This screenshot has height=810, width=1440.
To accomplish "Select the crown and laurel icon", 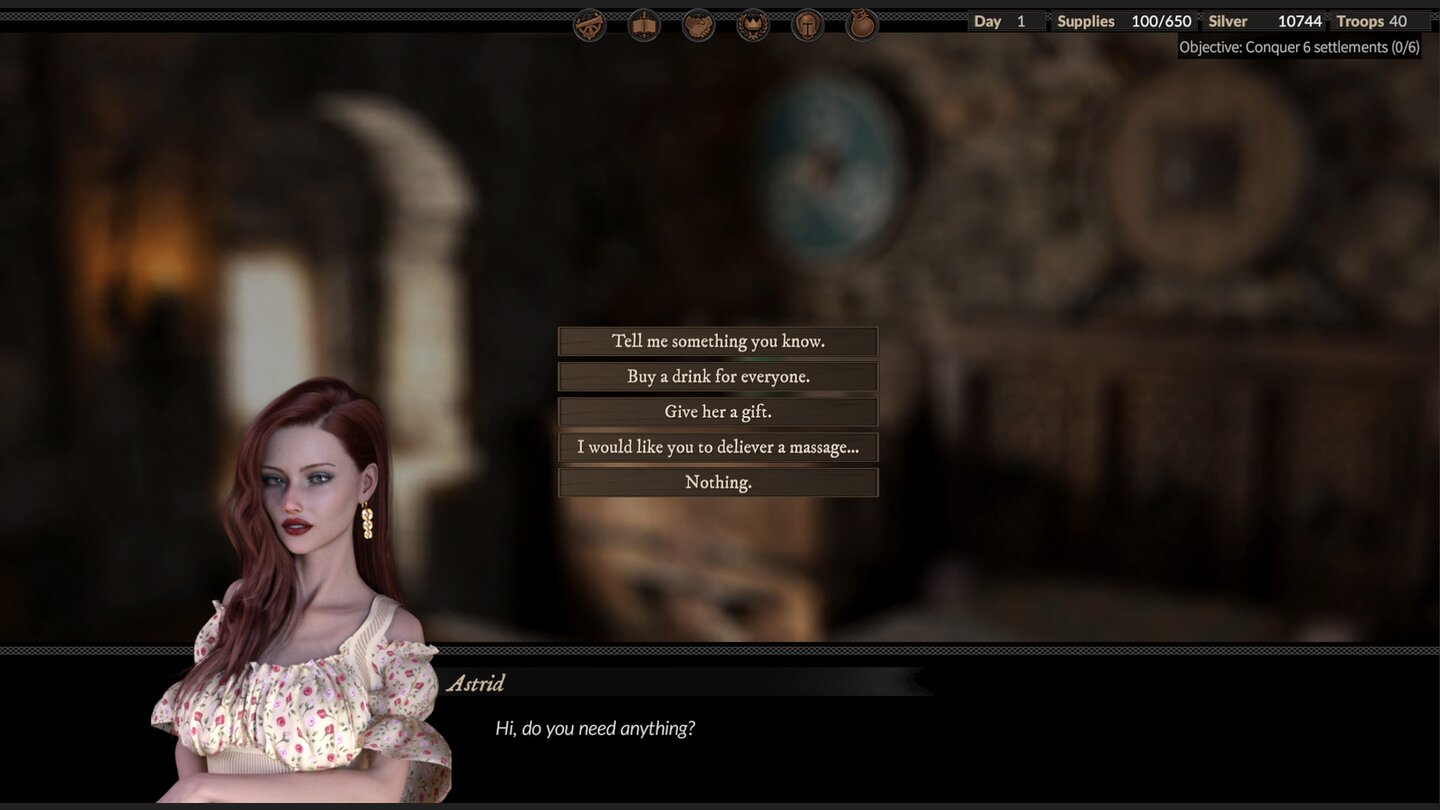I will [x=753, y=24].
